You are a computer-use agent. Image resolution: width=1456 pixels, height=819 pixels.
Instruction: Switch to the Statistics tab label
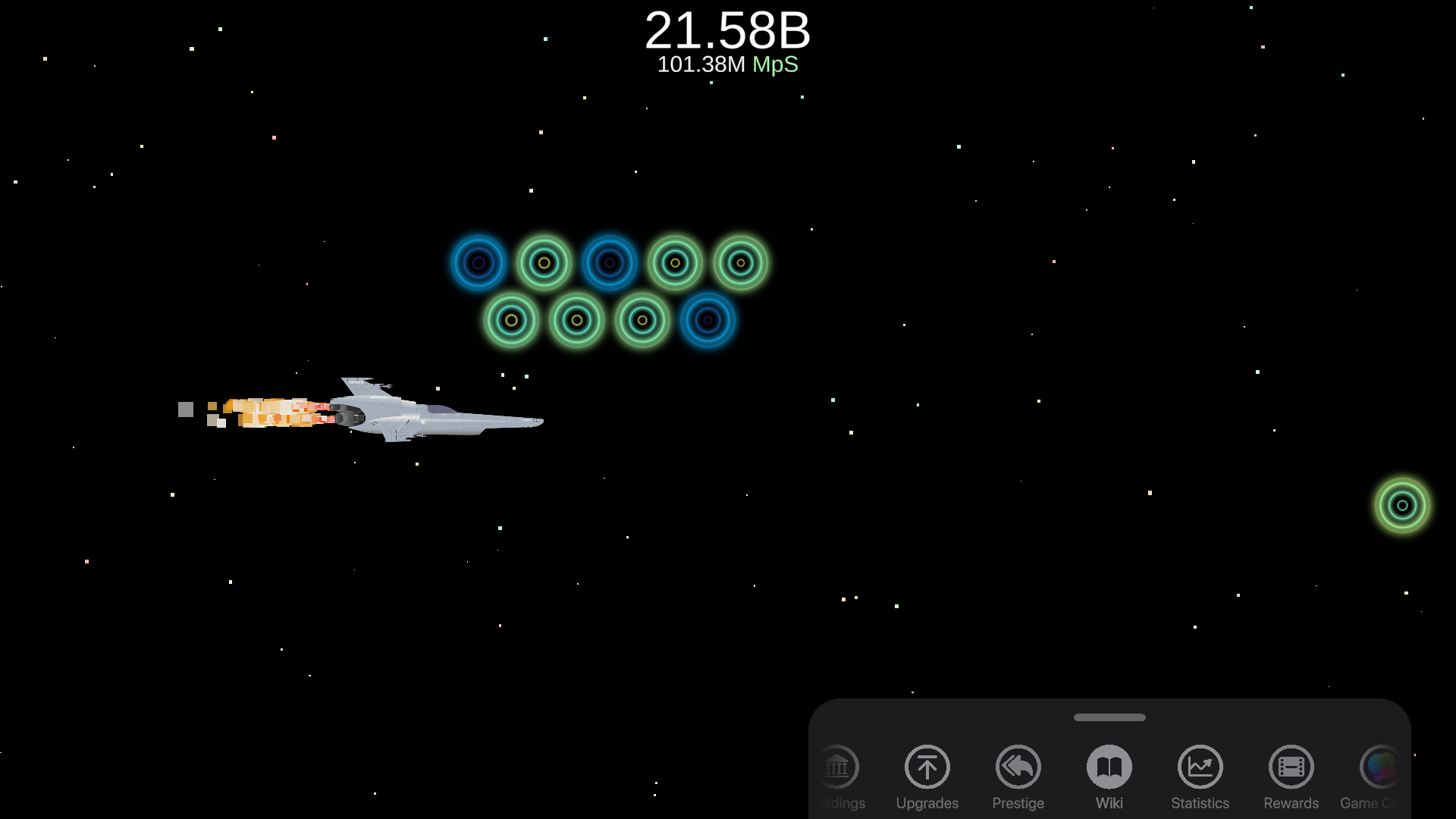[x=1200, y=802]
